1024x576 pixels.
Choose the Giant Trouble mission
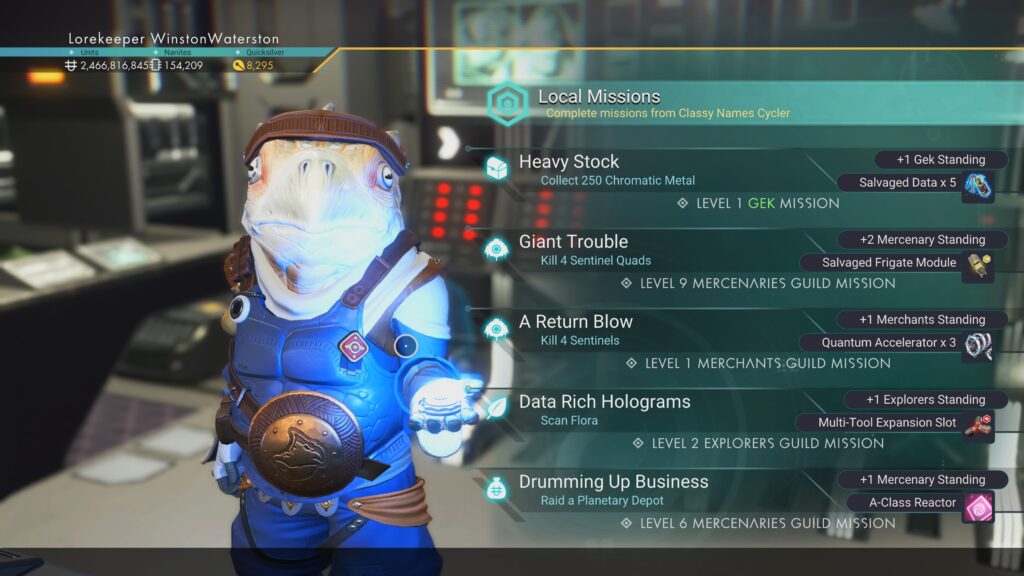[x=573, y=242]
